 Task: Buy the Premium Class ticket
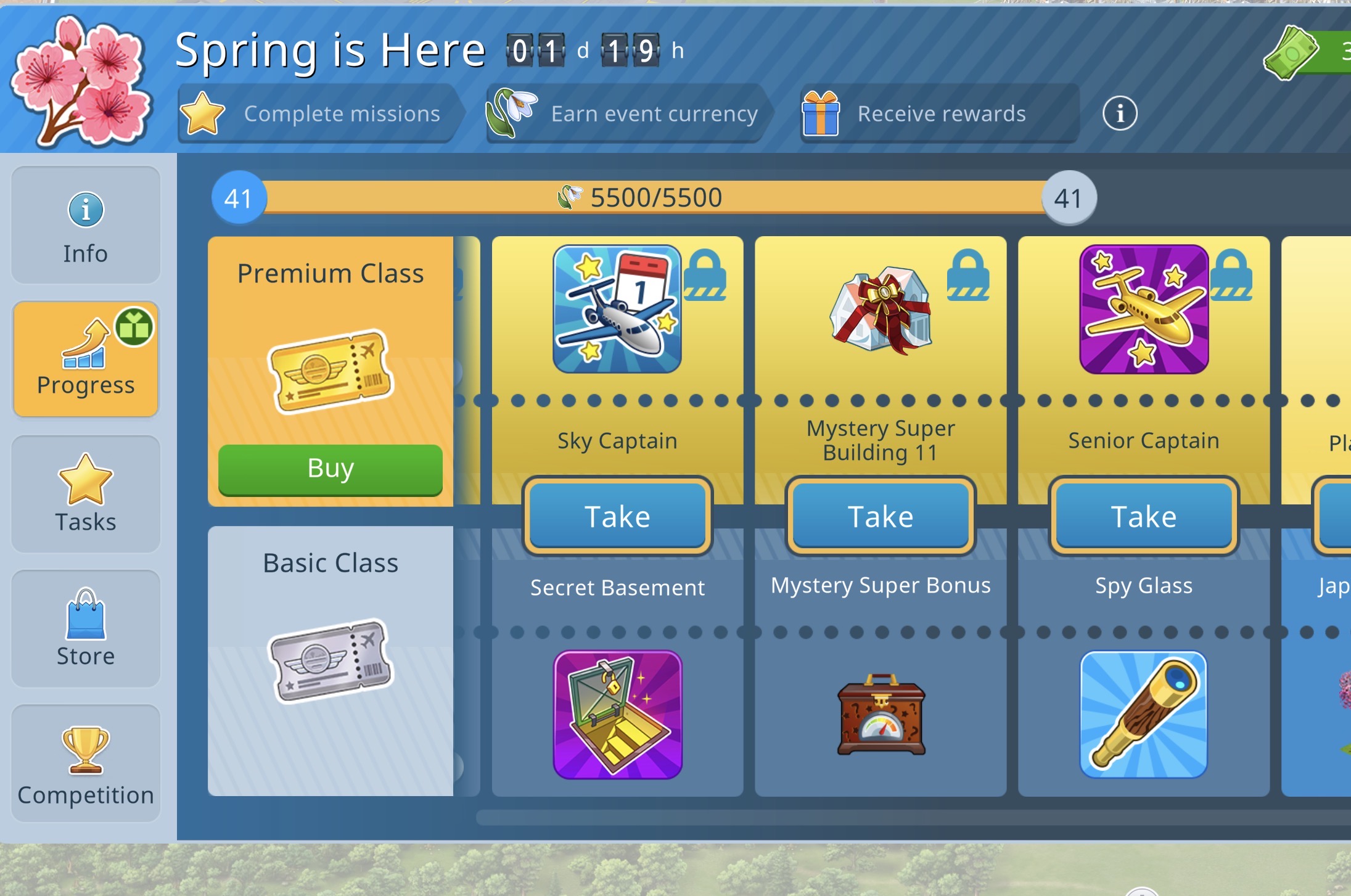[331, 469]
